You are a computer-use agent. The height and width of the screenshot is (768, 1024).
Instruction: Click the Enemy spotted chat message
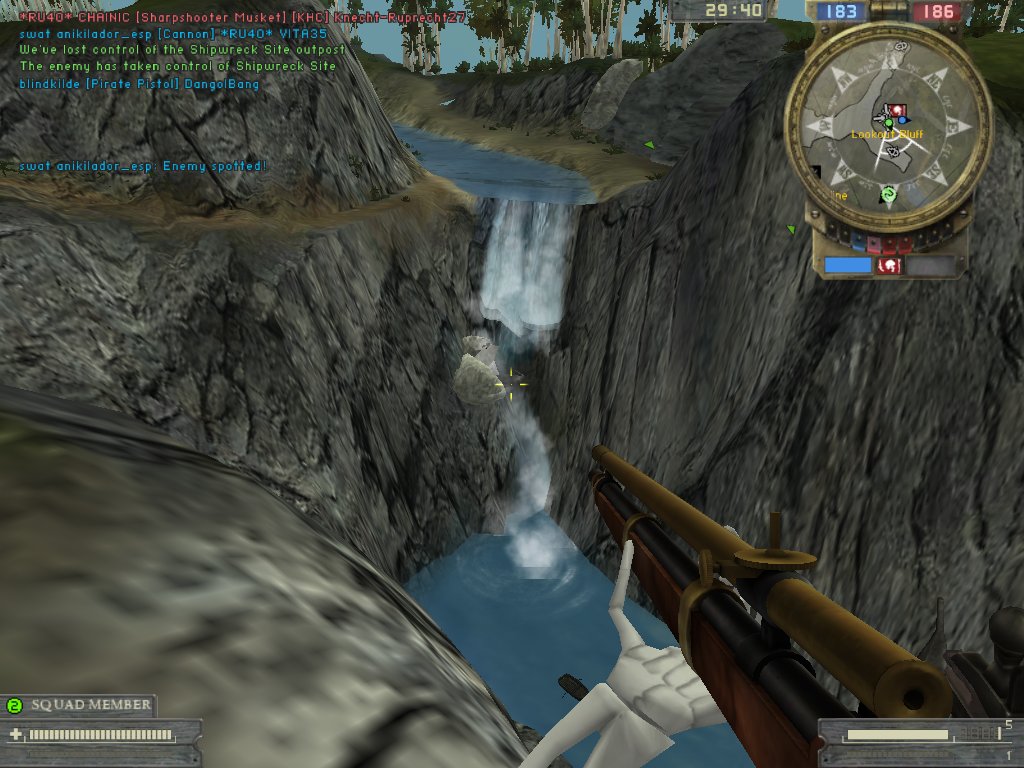click(143, 166)
